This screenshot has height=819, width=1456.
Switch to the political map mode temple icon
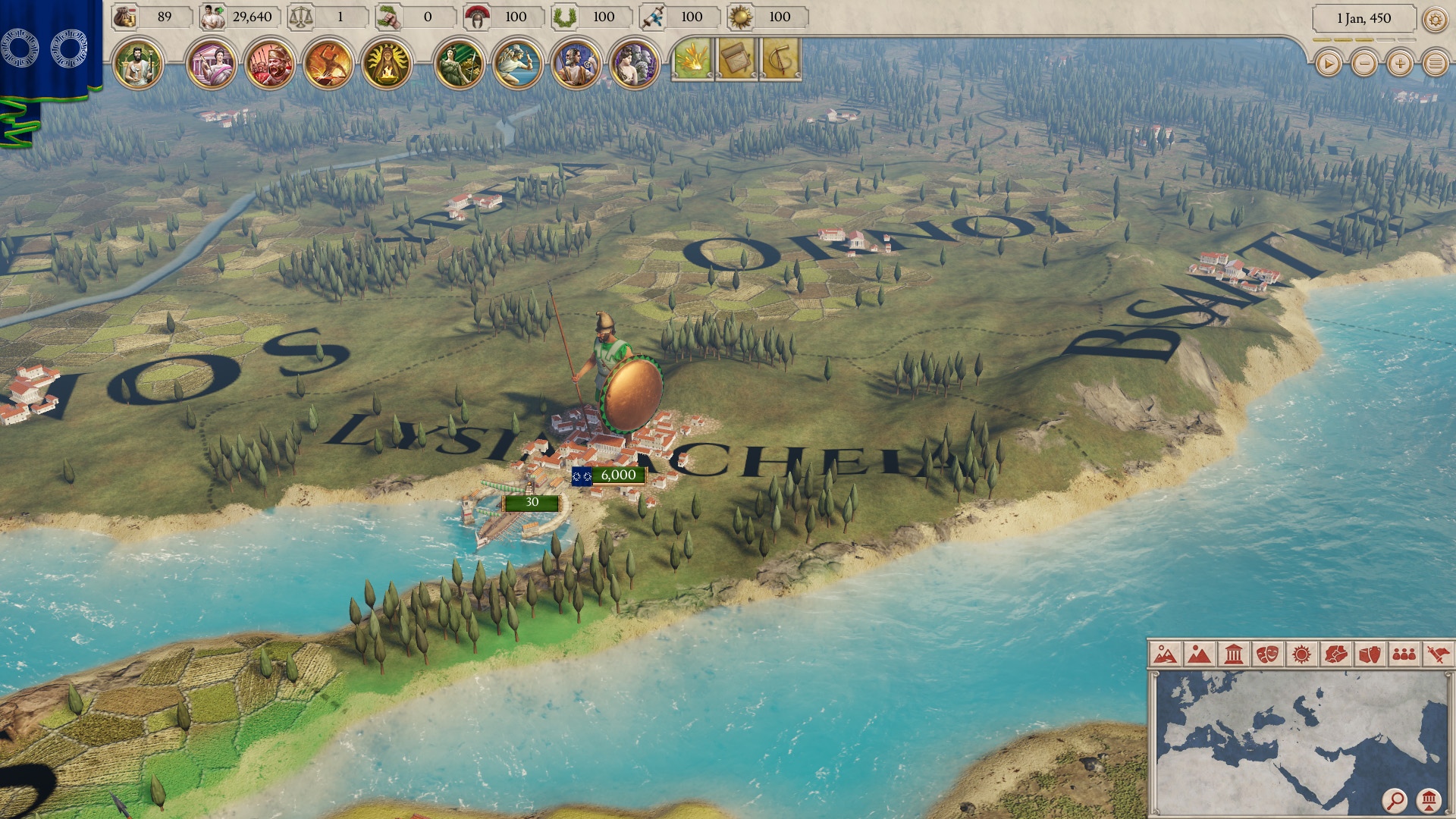pyautogui.click(x=1234, y=654)
